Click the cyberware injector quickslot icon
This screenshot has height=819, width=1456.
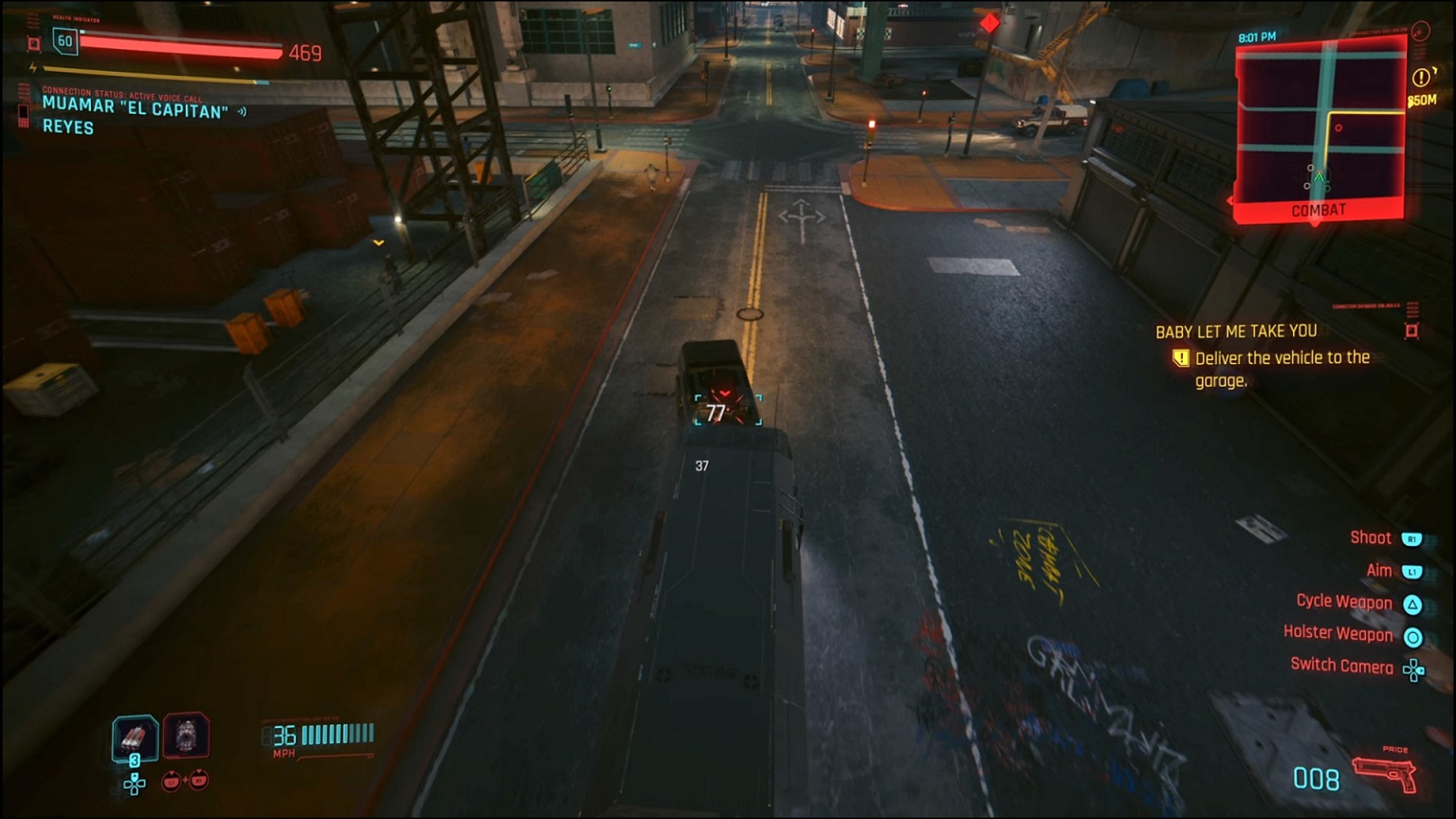tap(188, 738)
